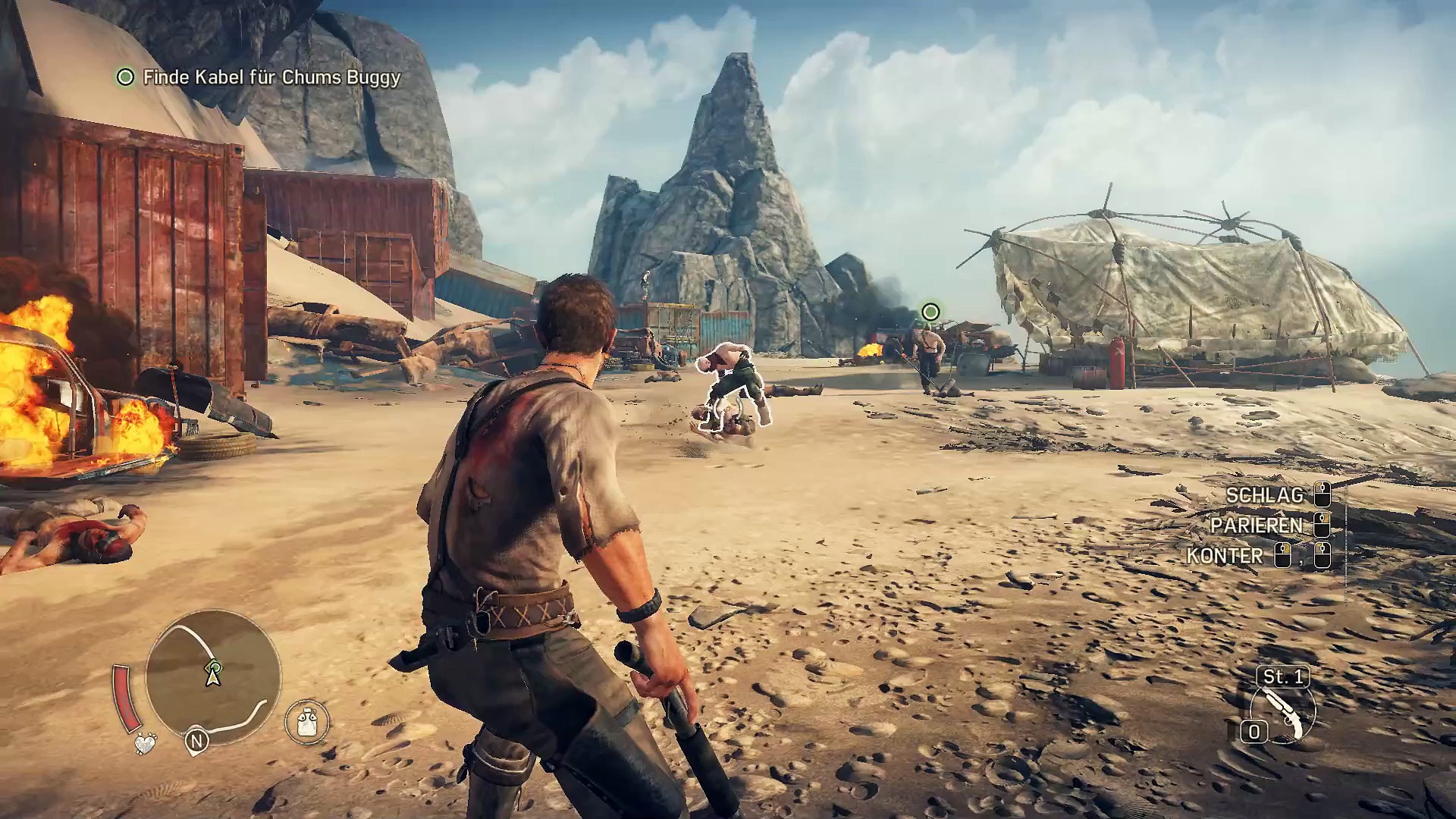Viewport: 1456px width, 819px height.
Task: Select the shotgun weapon icon
Action: [1283, 714]
